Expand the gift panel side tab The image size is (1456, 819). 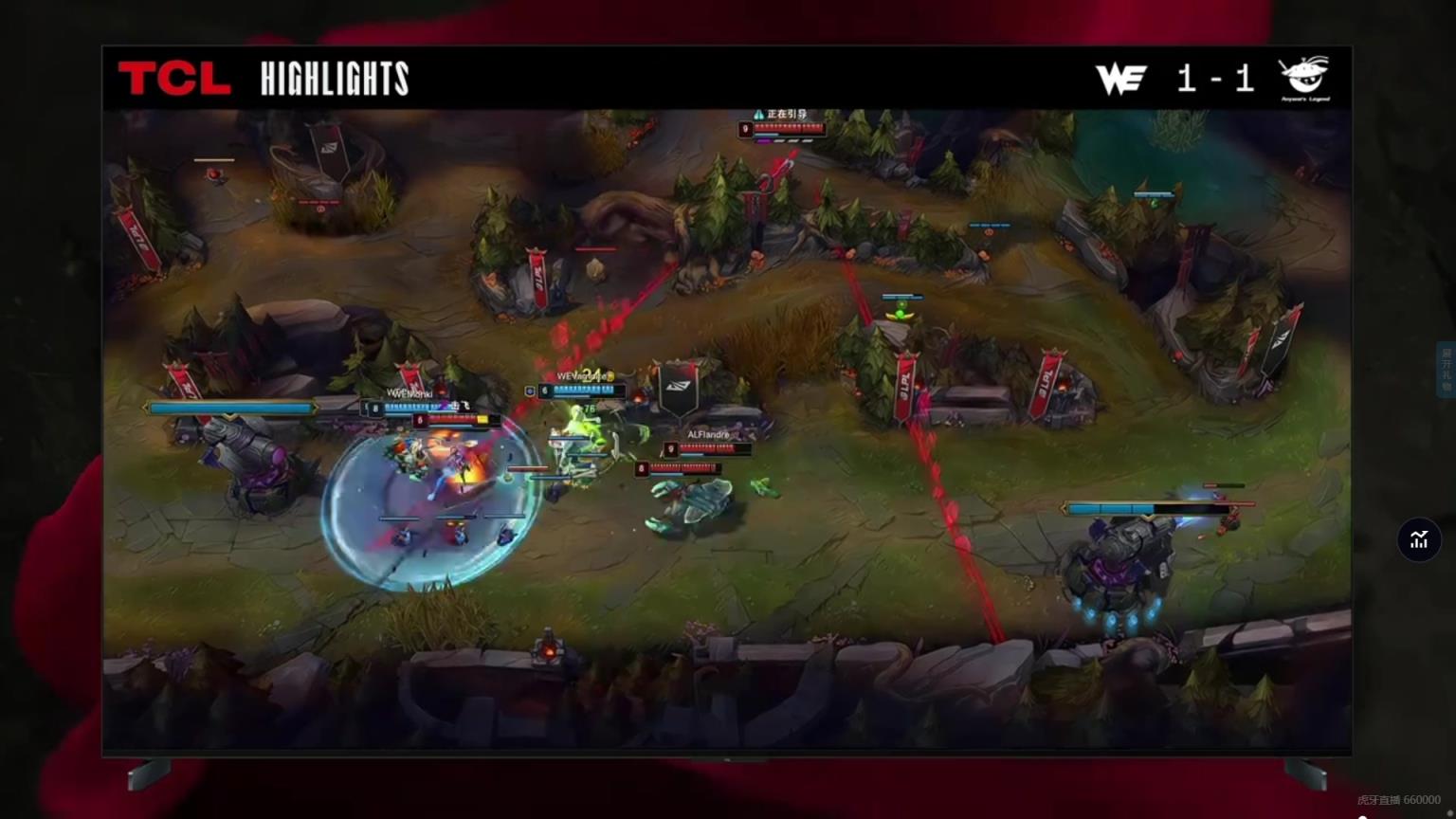coord(1446,370)
